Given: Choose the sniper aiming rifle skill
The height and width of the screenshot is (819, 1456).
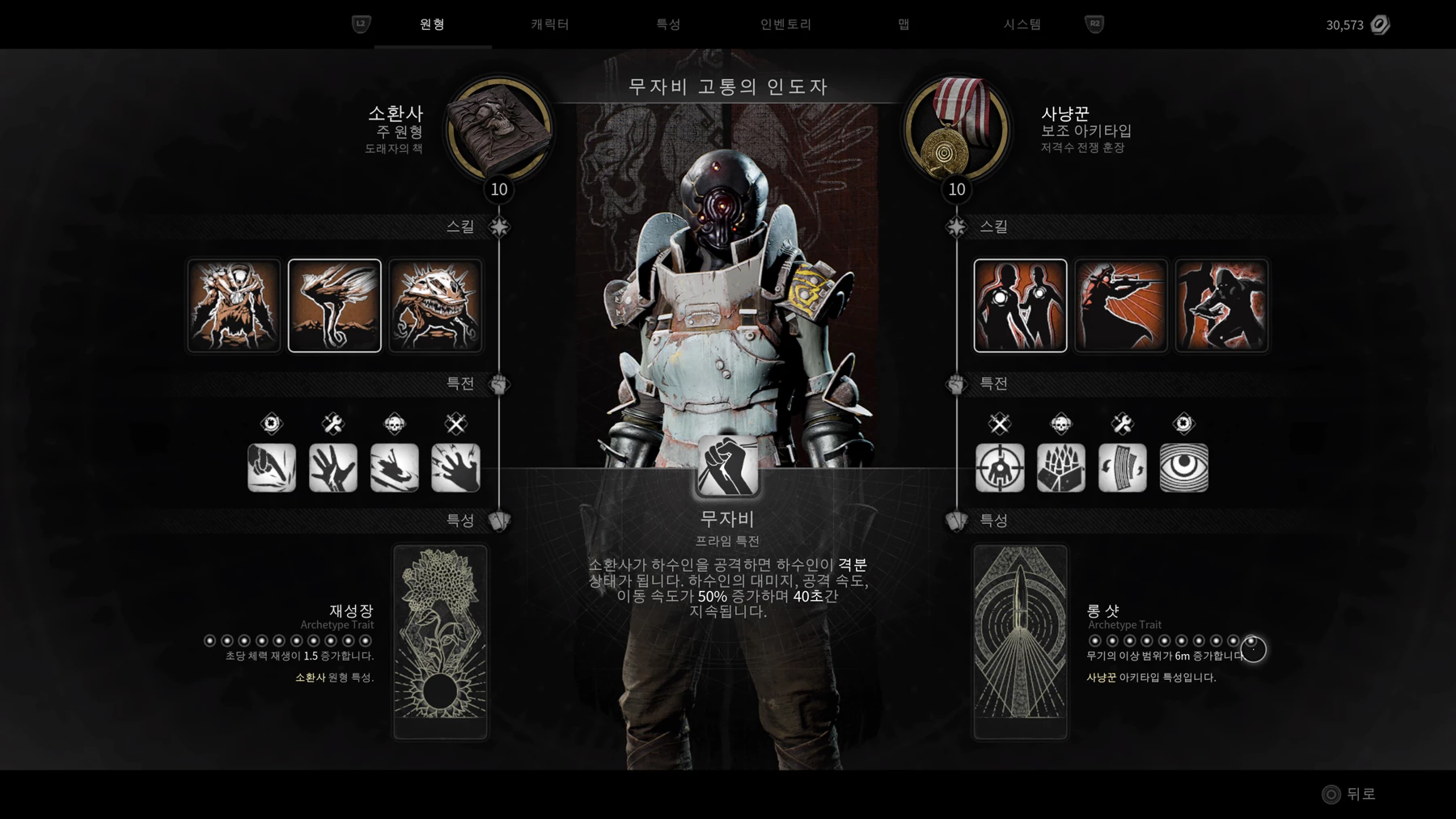Looking at the screenshot, I should (1121, 306).
